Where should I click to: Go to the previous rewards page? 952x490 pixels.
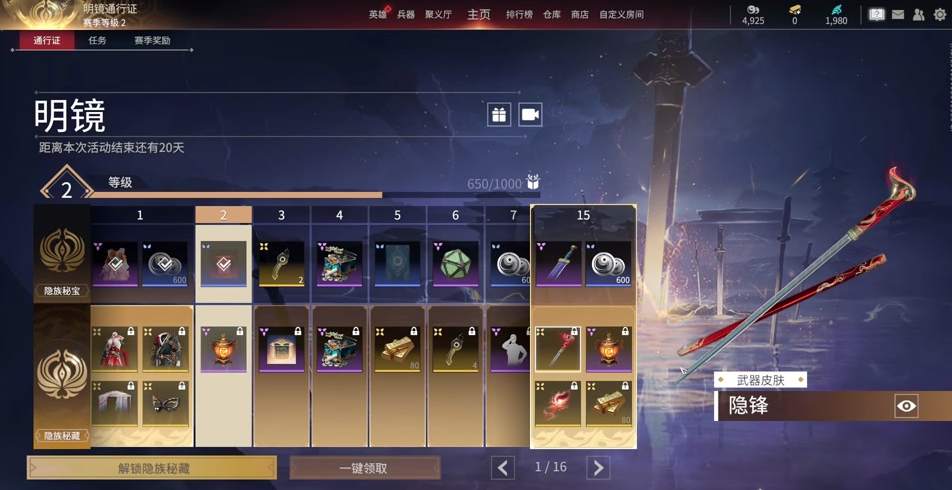503,467
